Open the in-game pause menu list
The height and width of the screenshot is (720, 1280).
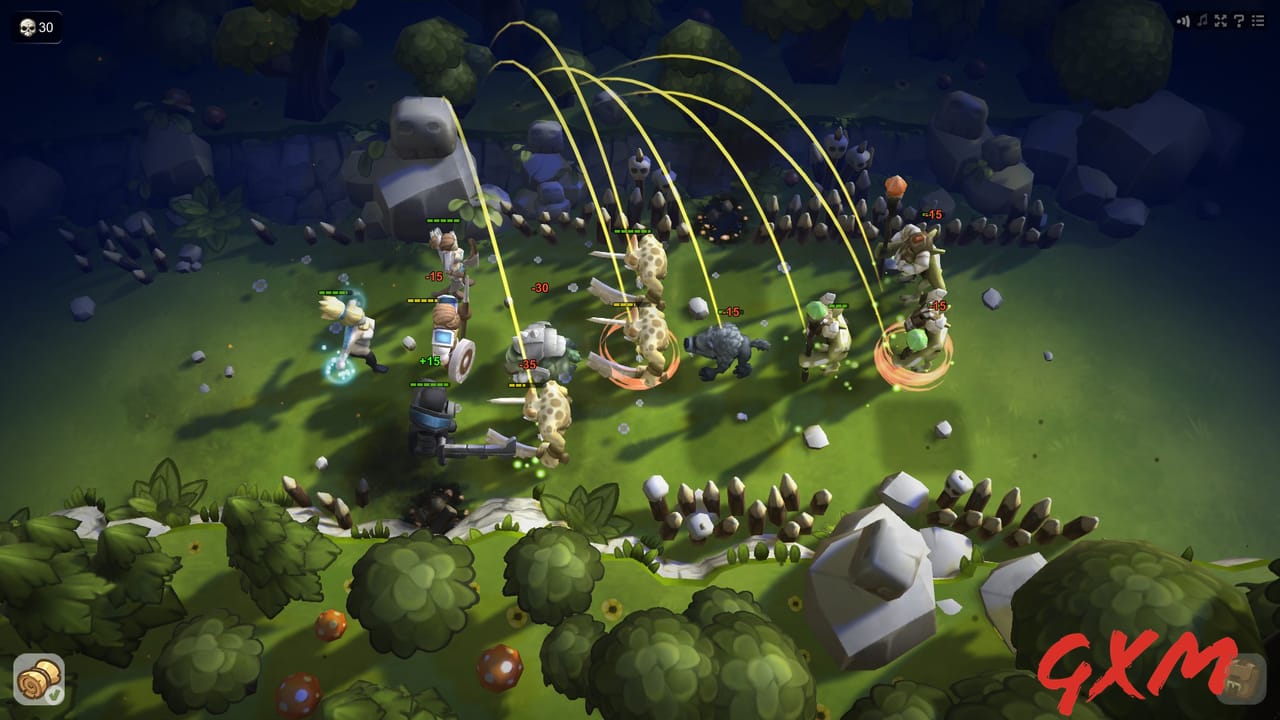click(x=1257, y=20)
